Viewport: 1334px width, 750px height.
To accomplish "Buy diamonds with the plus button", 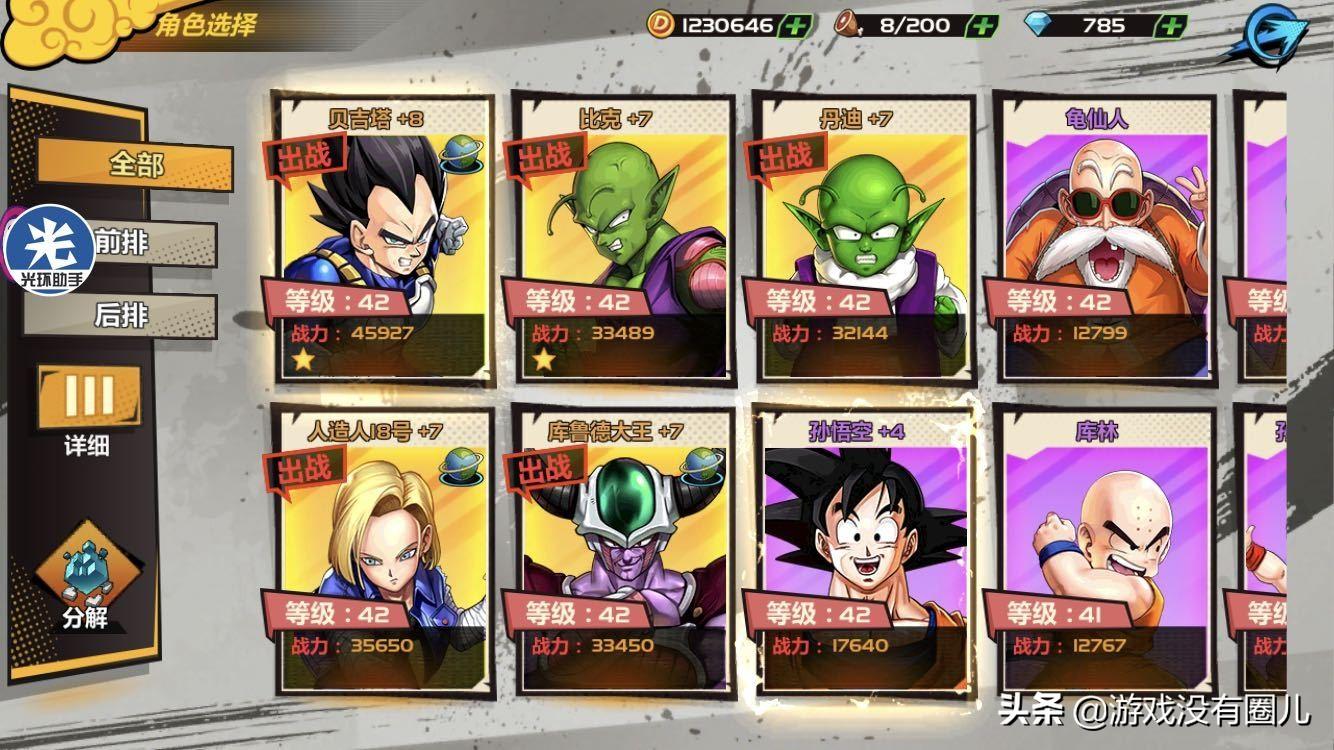I will pyautogui.click(x=1168, y=26).
